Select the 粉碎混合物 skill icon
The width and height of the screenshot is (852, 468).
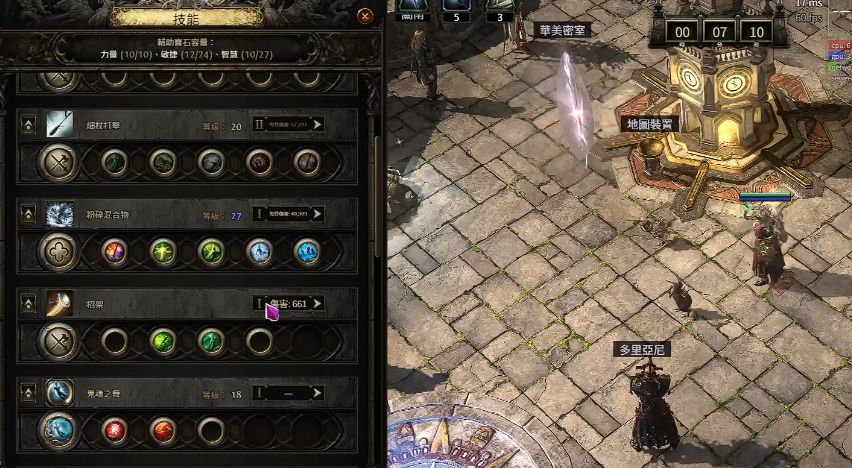[x=59, y=214]
